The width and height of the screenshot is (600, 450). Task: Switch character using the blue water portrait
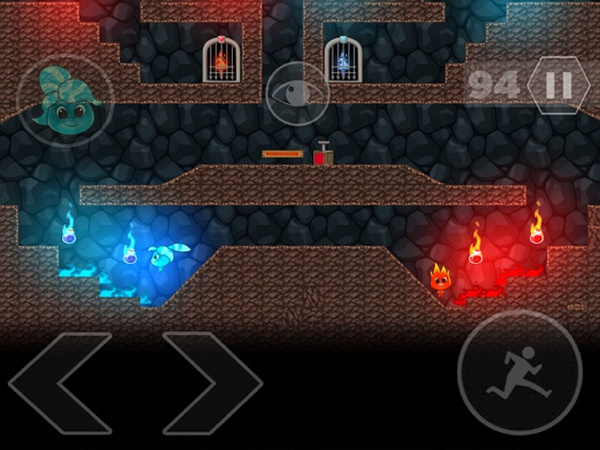[64, 100]
